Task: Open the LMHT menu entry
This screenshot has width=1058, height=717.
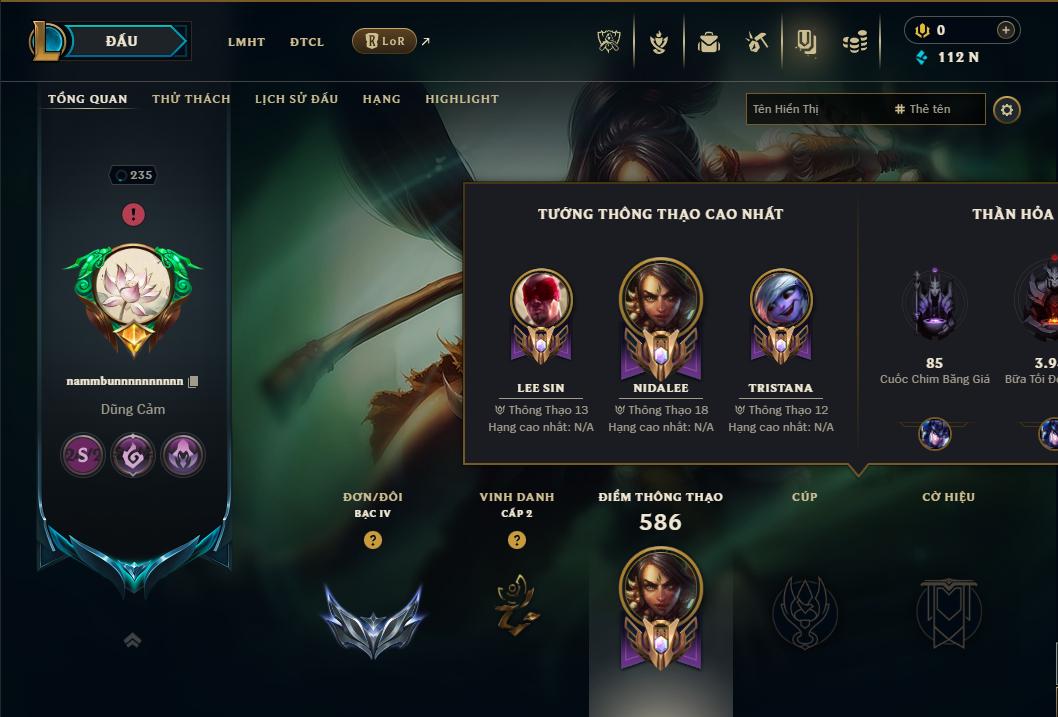Action: click(246, 42)
